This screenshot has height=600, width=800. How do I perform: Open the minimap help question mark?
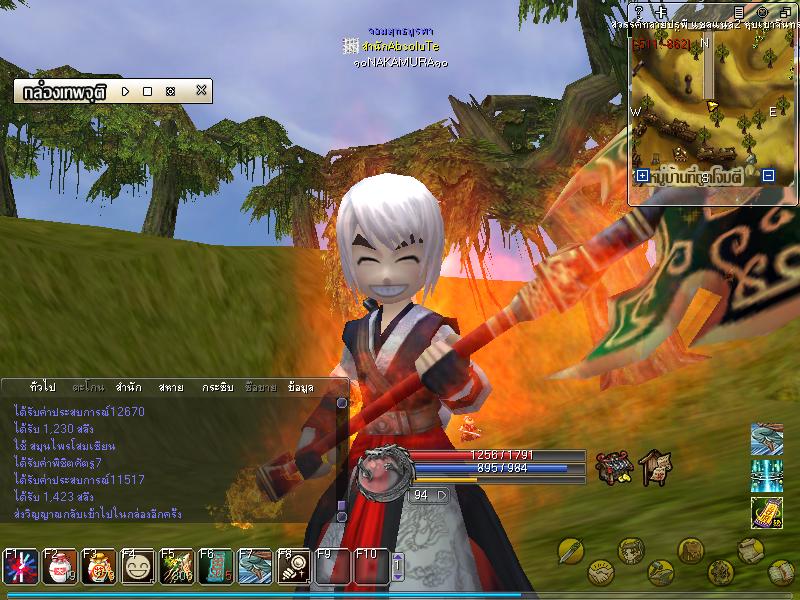click(638, 11)
